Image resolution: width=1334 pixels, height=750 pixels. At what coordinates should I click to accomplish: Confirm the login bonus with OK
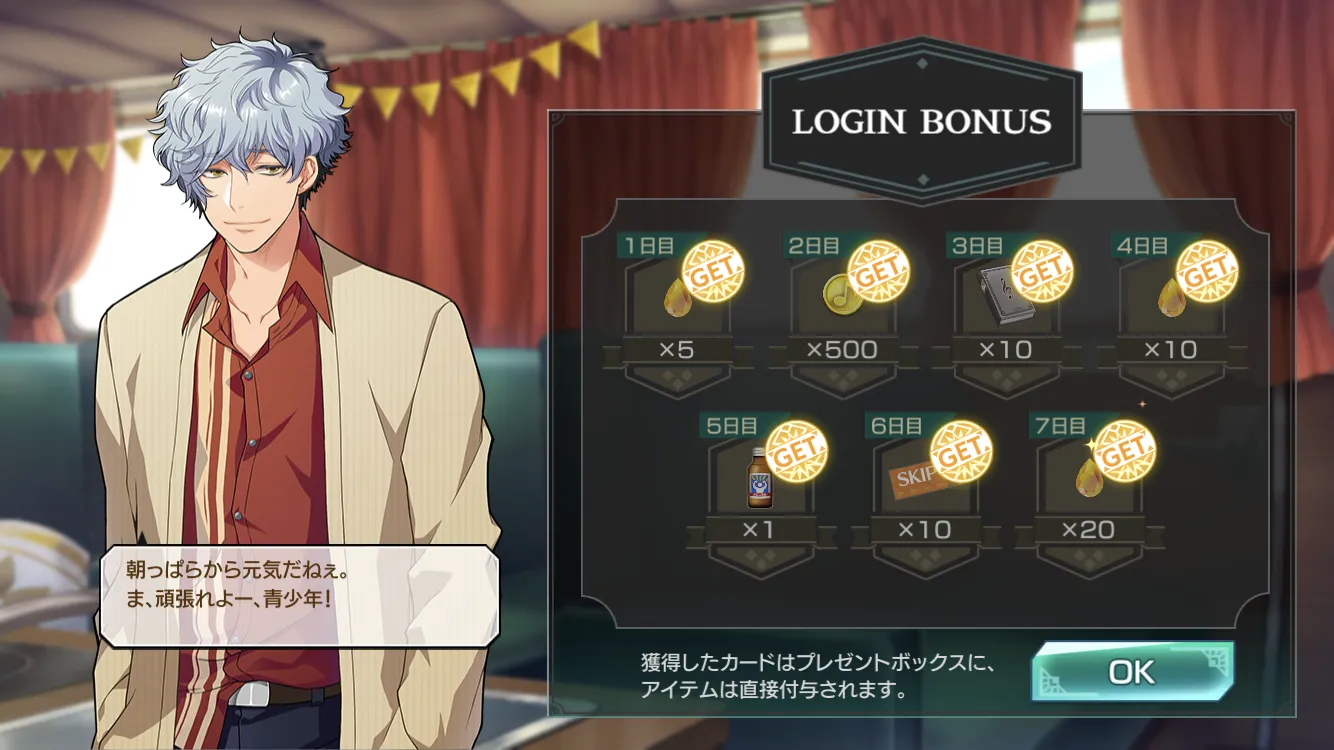click(1132, 672)
